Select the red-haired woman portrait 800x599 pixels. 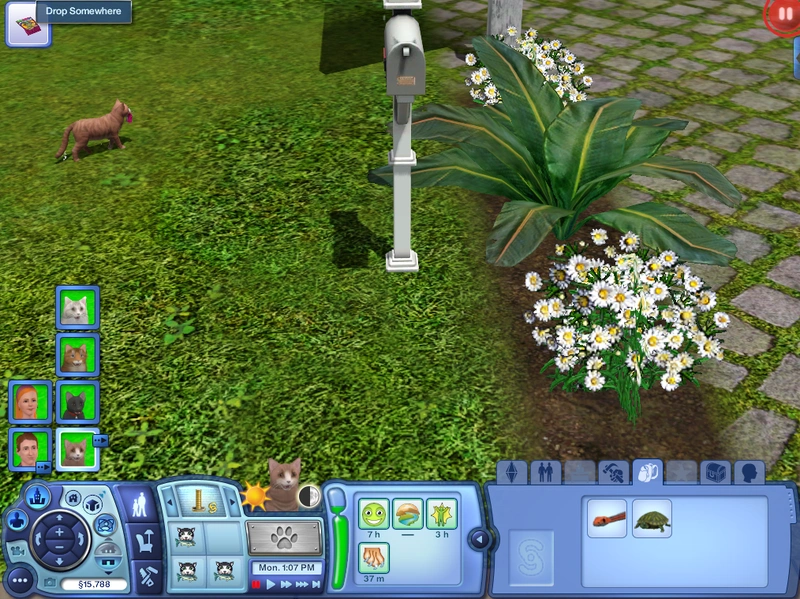pyautogui.click(x=30, y=402)
